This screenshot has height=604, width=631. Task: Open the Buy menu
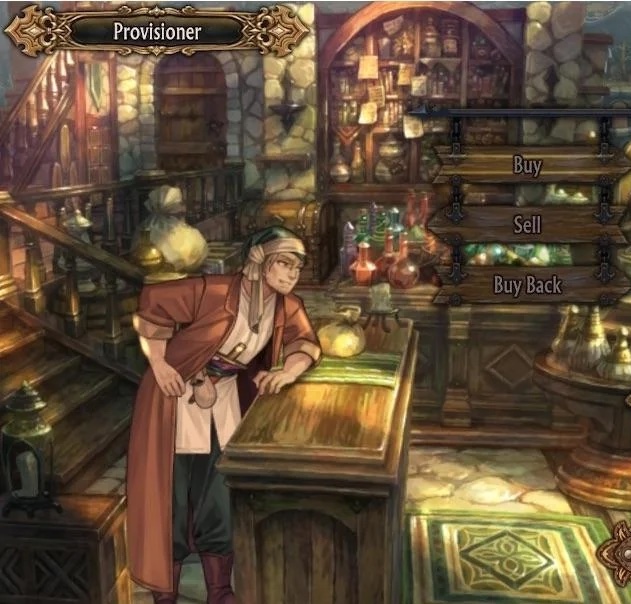point(527,165)
